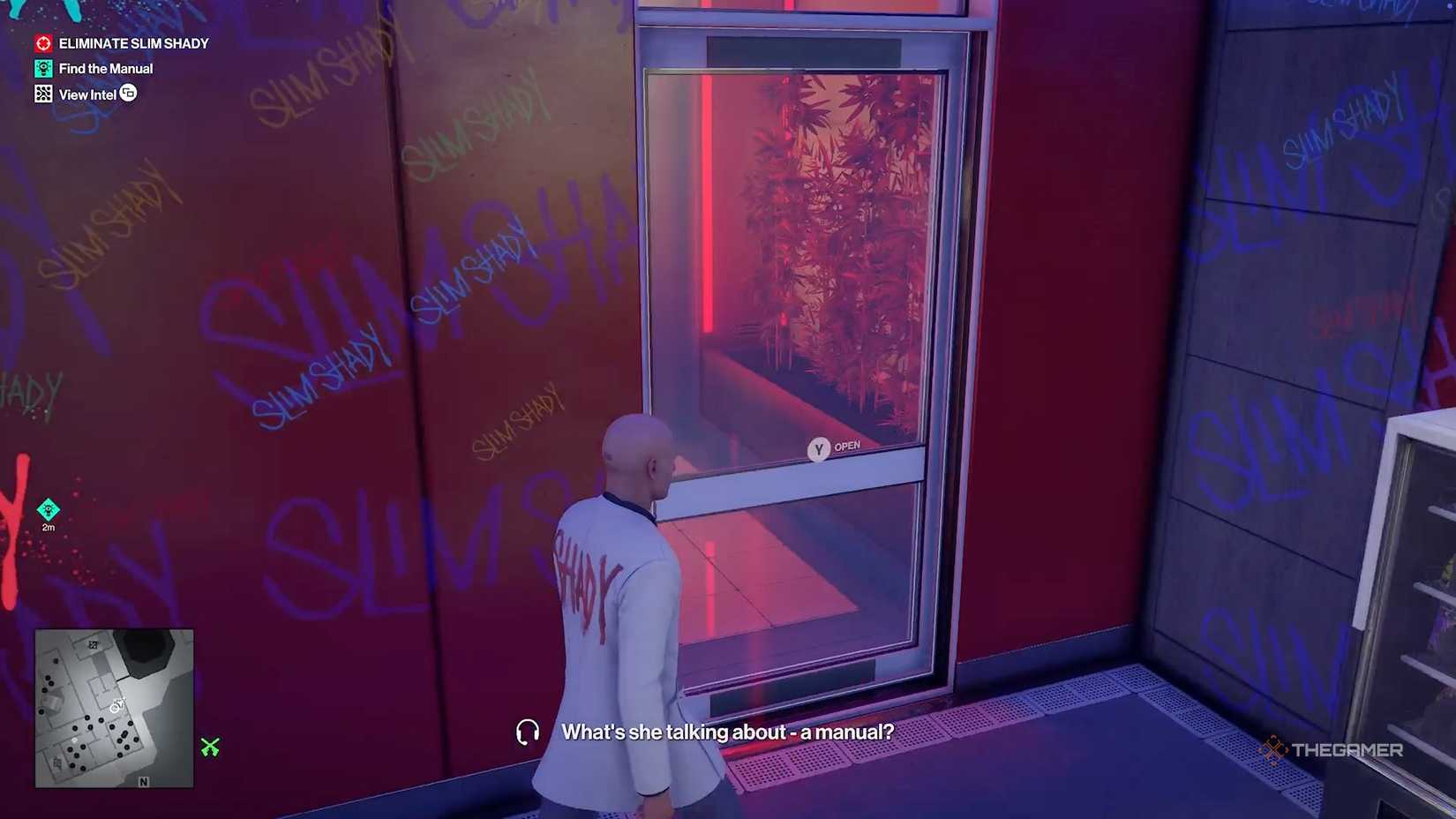Click the exit icon inside the minimap
The width and height of the screenshot is (1456, 819).
click(x=94, y=645)
